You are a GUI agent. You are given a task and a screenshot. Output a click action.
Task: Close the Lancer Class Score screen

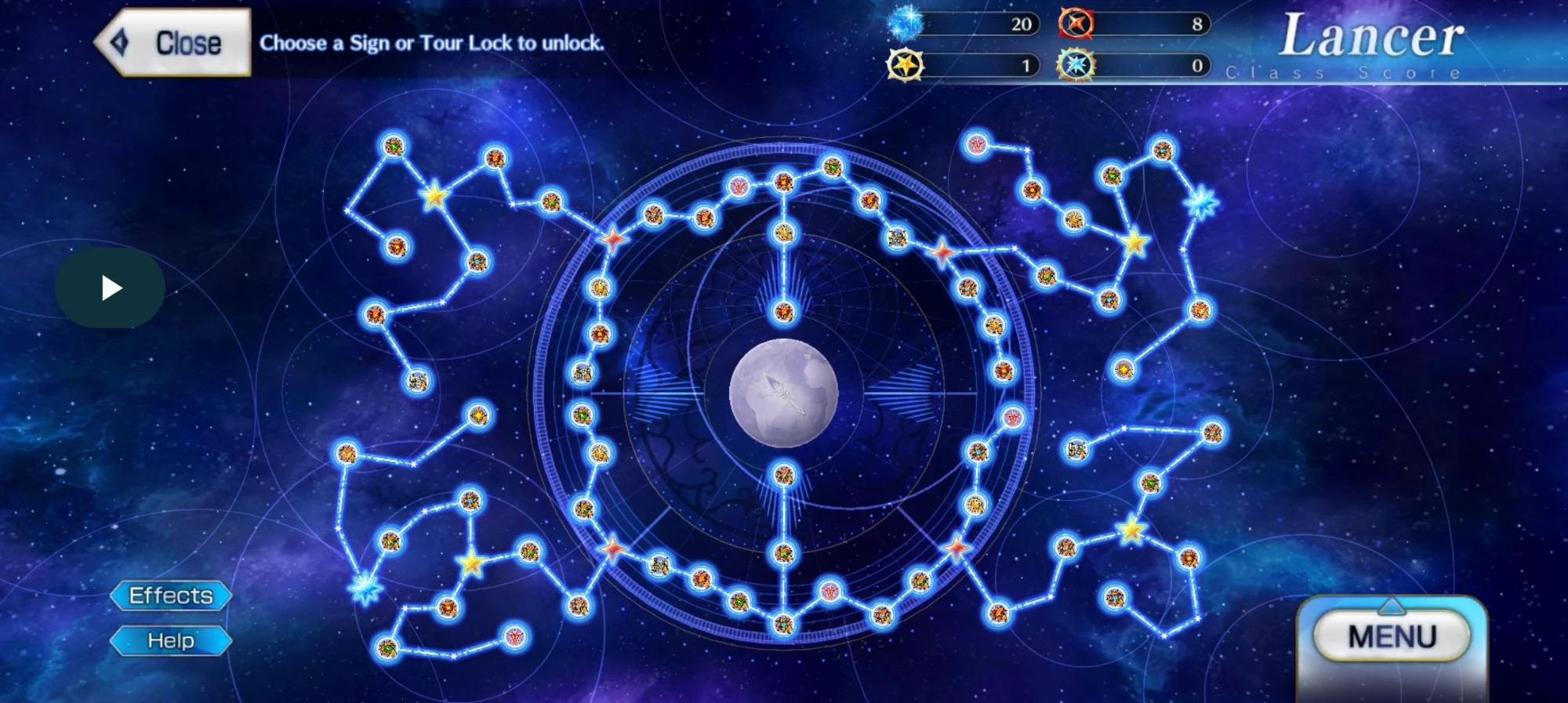[174, 42]
